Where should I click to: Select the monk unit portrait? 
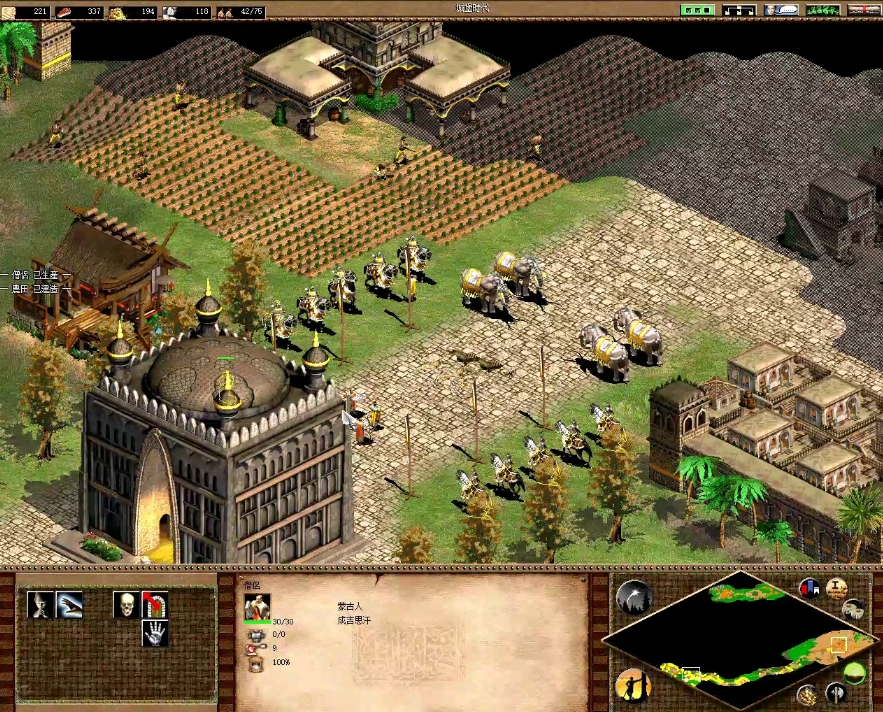click(x=257, y=606)
